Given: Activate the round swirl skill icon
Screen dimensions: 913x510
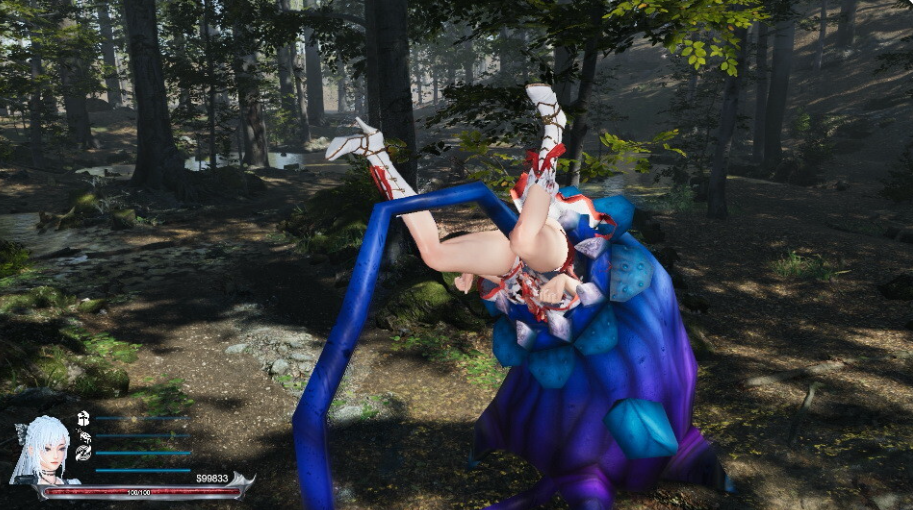Looking at the screenshot, I should tap(83, 453).
